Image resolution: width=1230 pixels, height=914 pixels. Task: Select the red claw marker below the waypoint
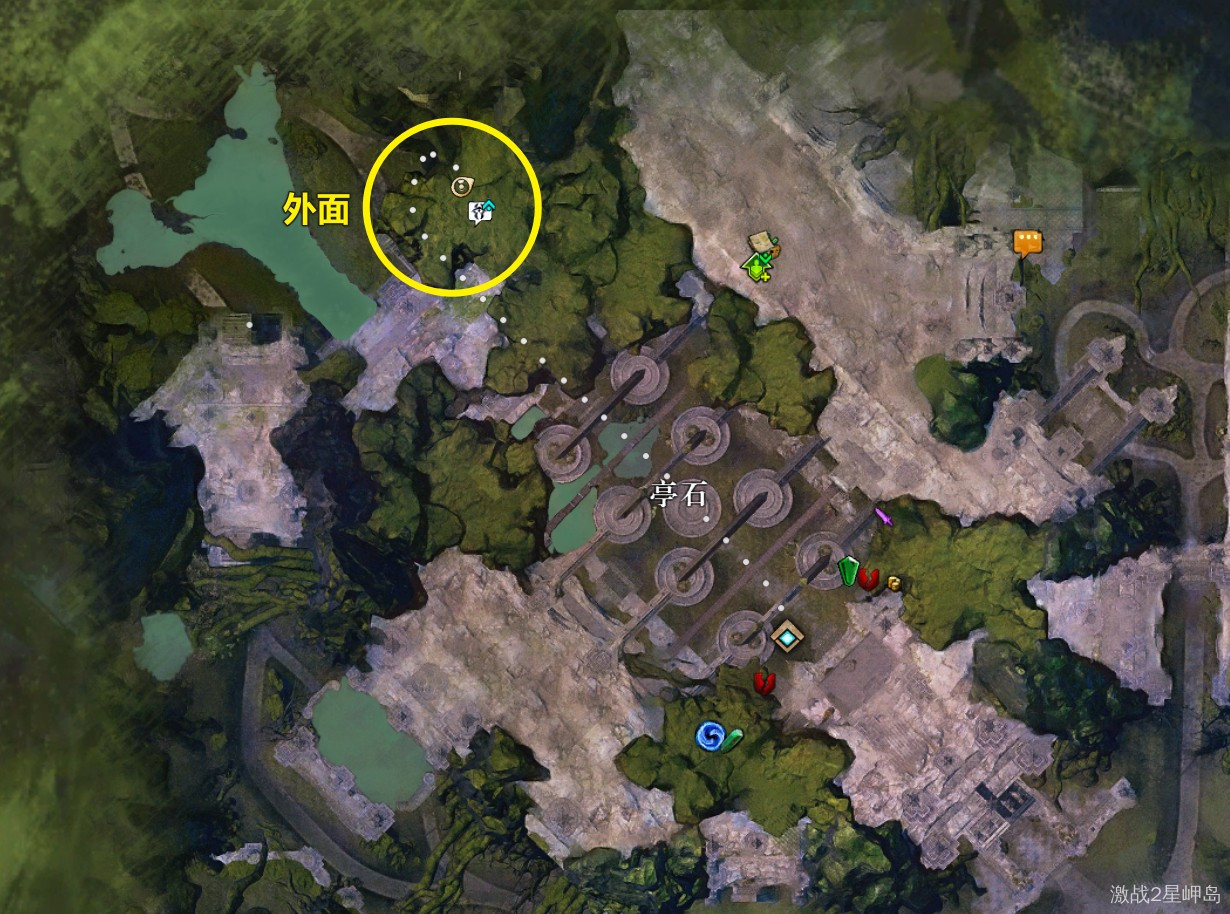[x=765, y=682]
